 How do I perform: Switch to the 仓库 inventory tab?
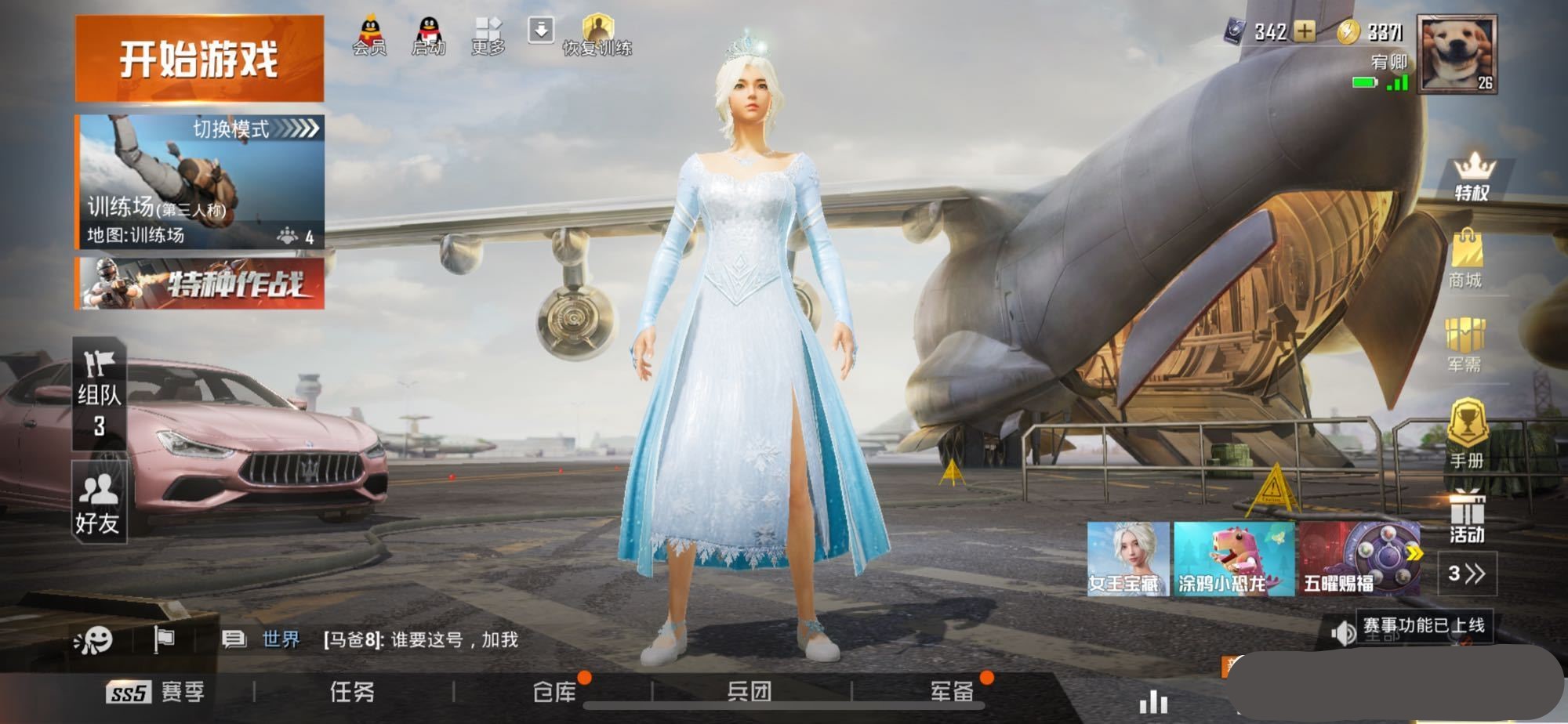click(x=554, y=692)
